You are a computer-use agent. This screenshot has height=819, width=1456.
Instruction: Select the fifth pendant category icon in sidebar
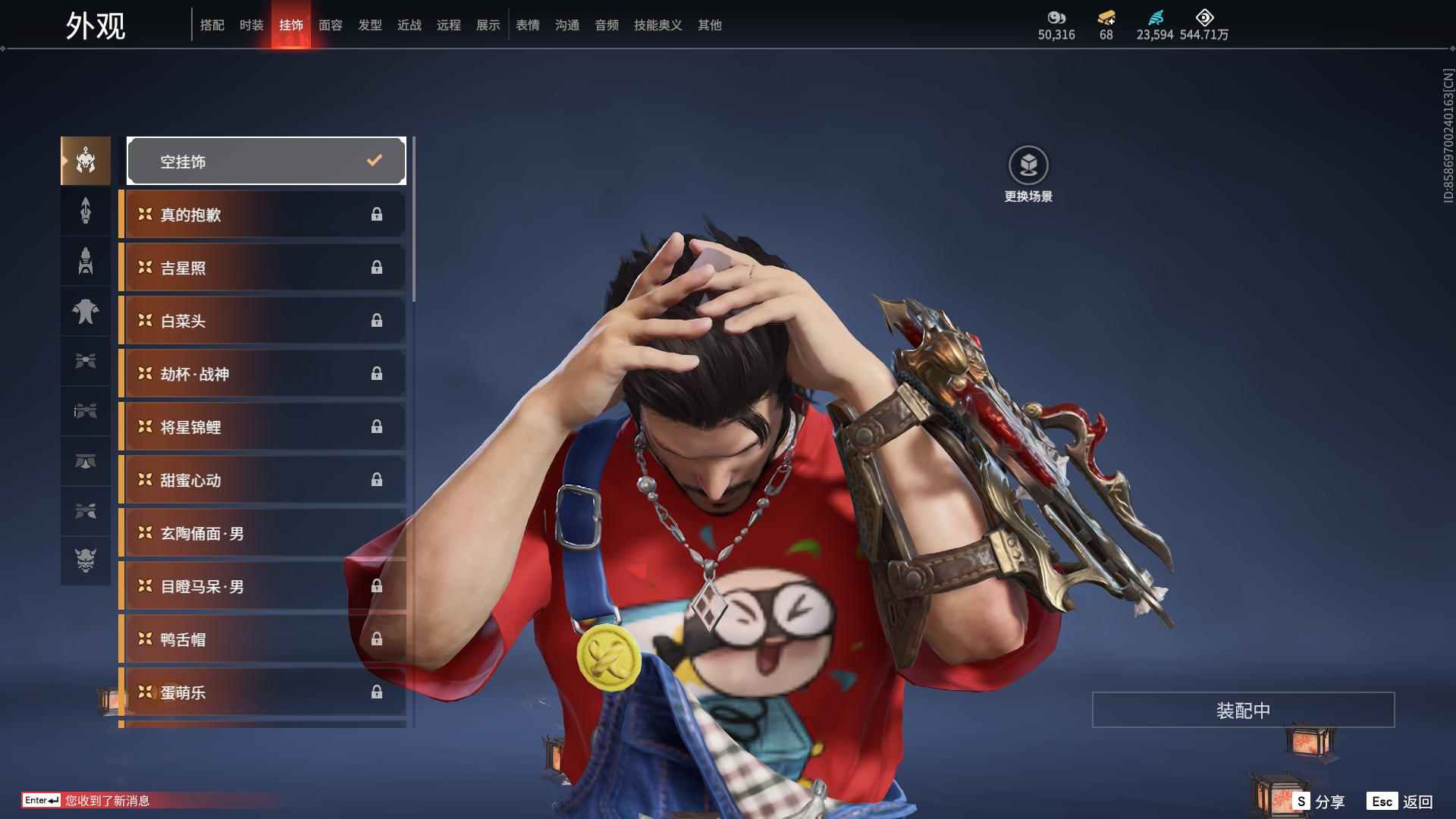(x=86, y=362)
